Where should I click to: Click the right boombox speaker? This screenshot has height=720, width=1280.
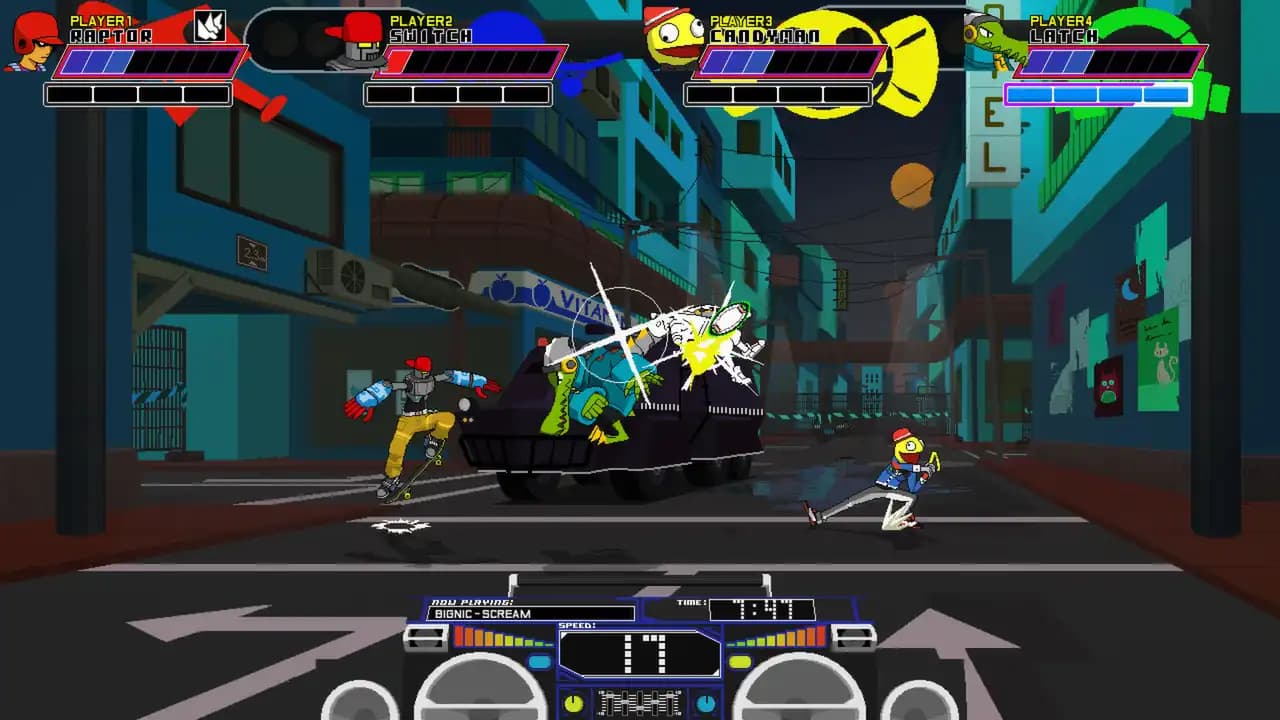800,700
